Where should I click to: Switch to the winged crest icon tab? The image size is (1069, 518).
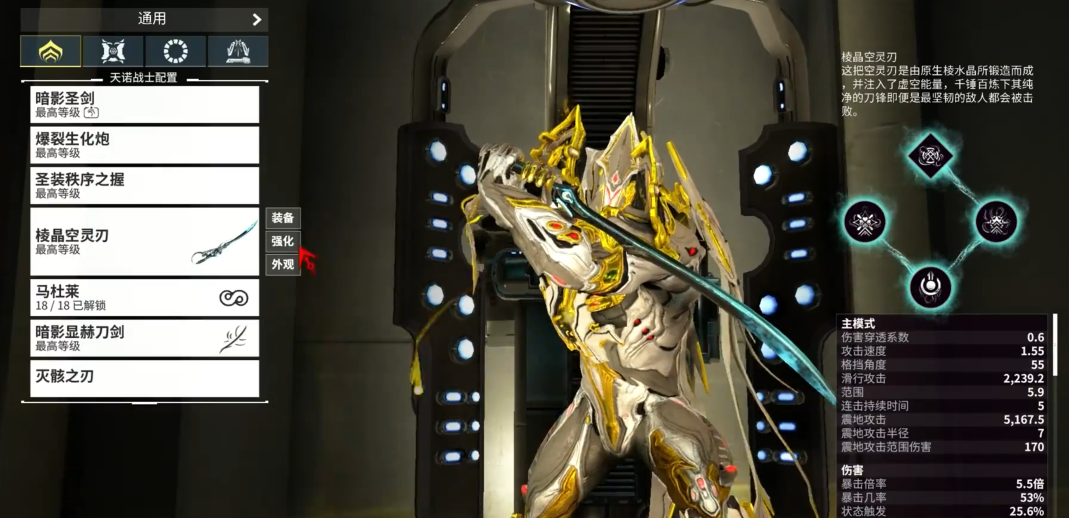click(113, 51)
